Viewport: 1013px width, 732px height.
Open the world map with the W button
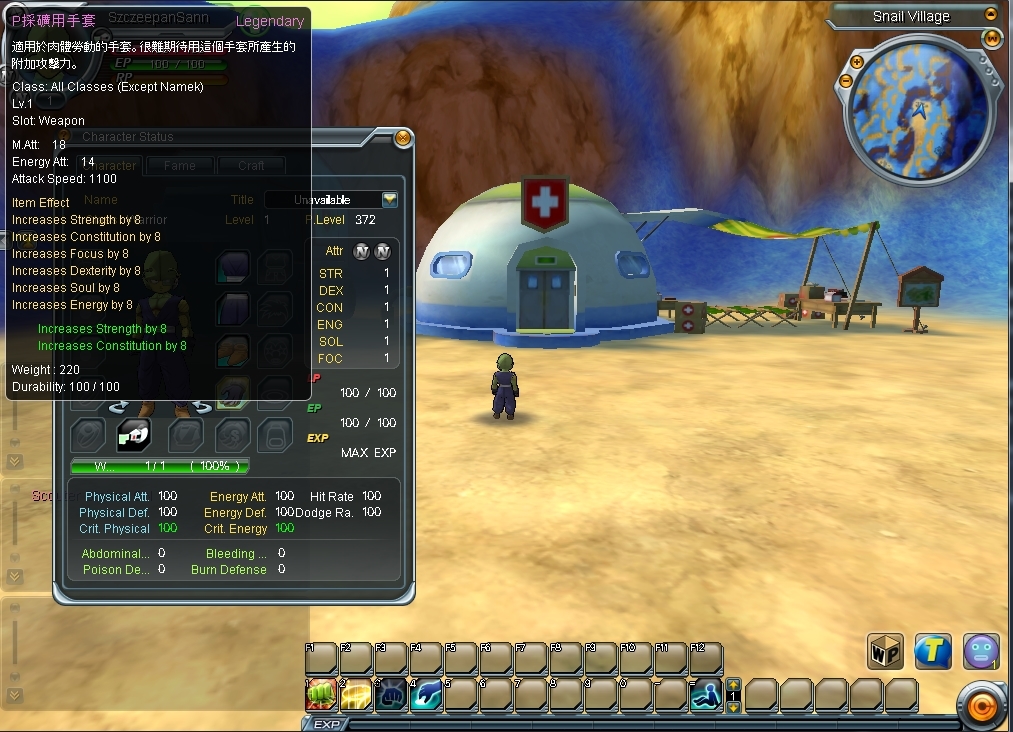click(x=992, y=39)
